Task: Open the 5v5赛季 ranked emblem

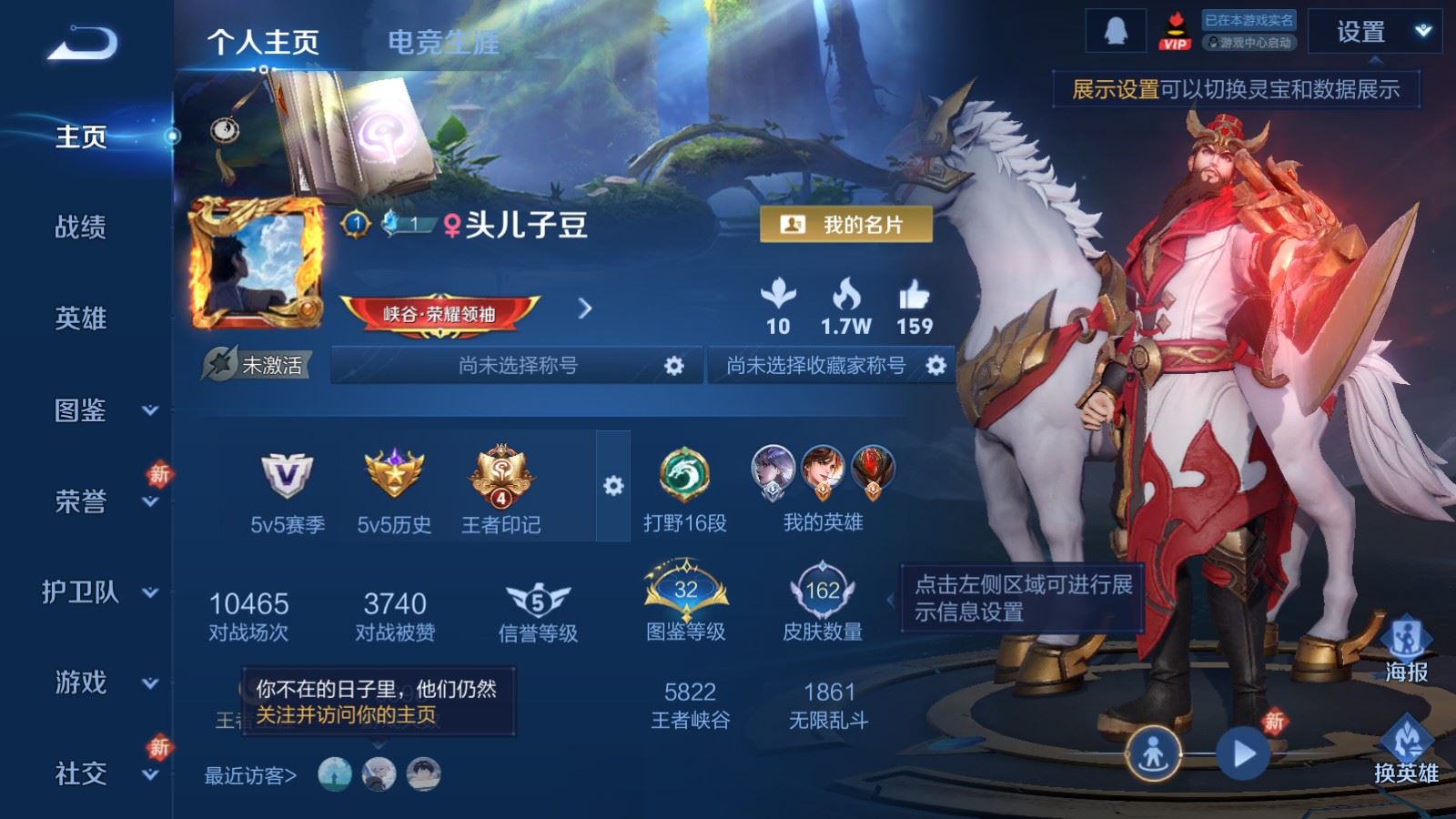Action: 282,473
